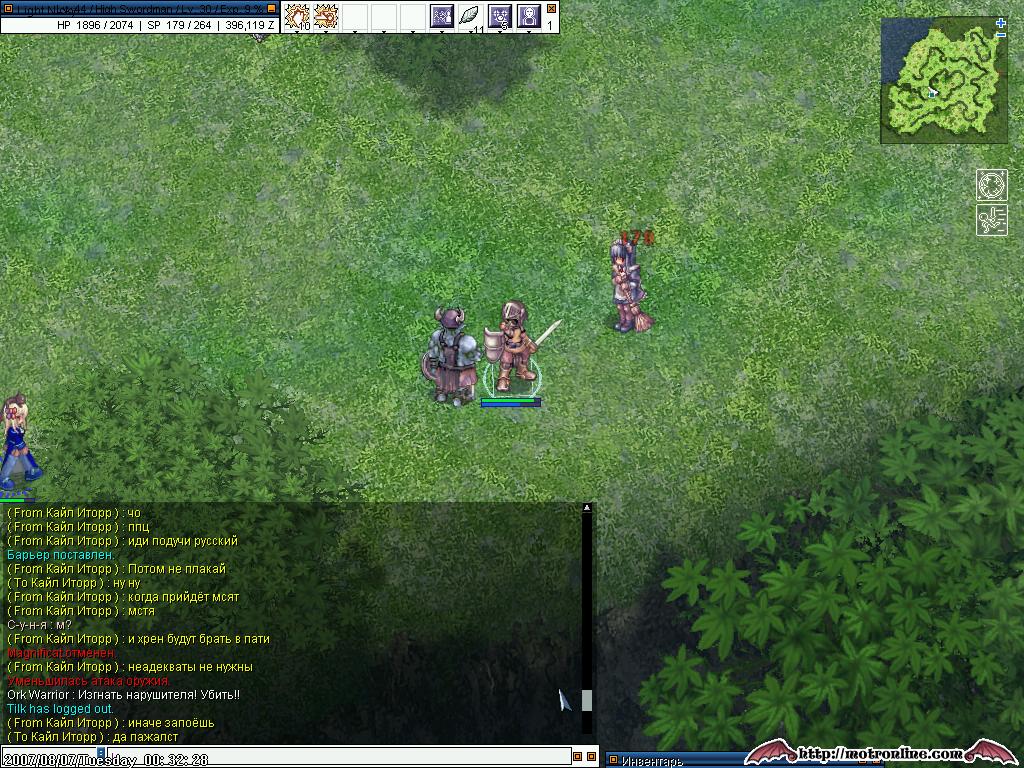Minimize the character status window
The height and width of the screenshot is (768, 1024).
point(271,8)
